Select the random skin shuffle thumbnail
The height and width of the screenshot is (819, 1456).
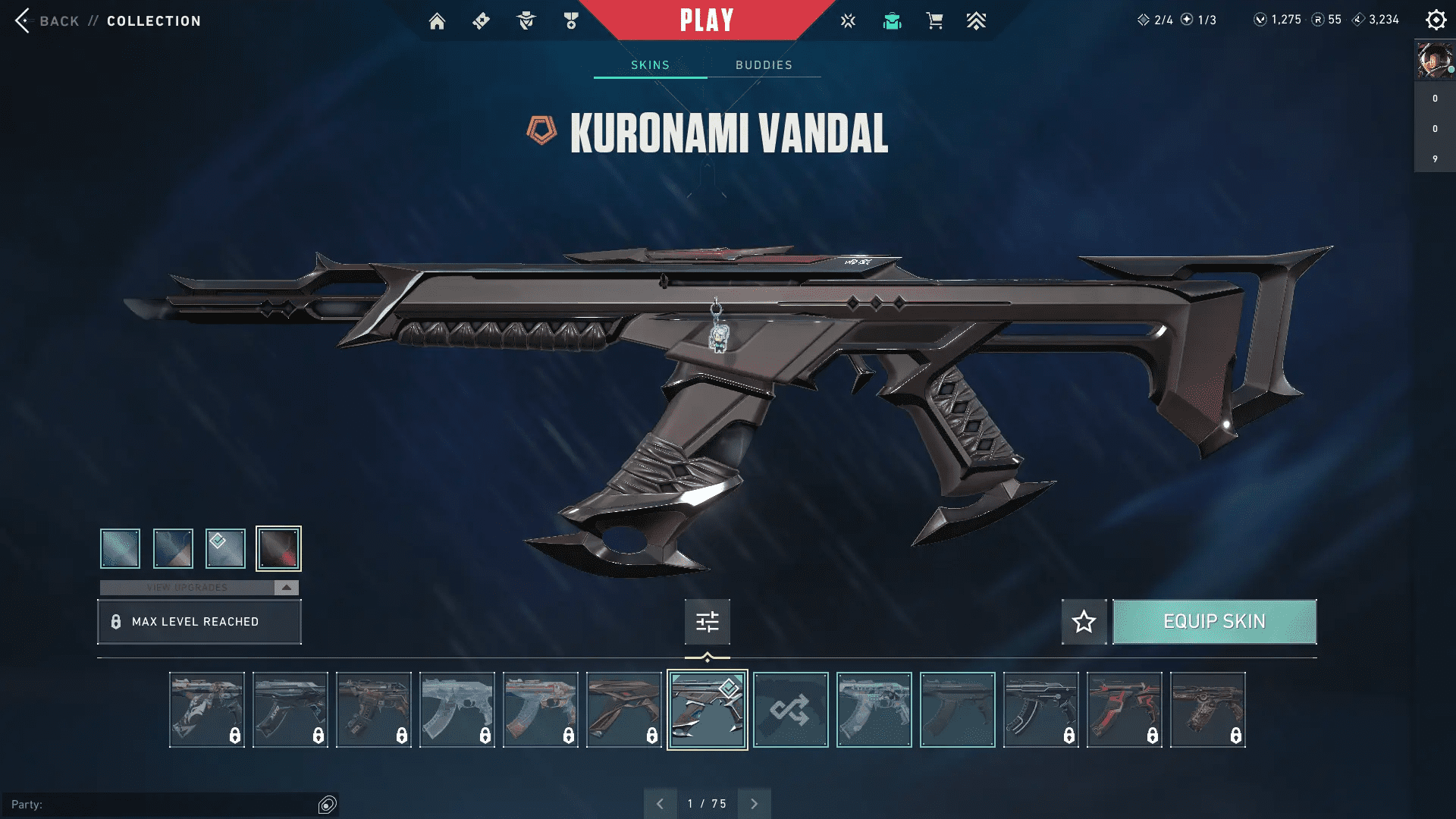(x=790, y=709)
